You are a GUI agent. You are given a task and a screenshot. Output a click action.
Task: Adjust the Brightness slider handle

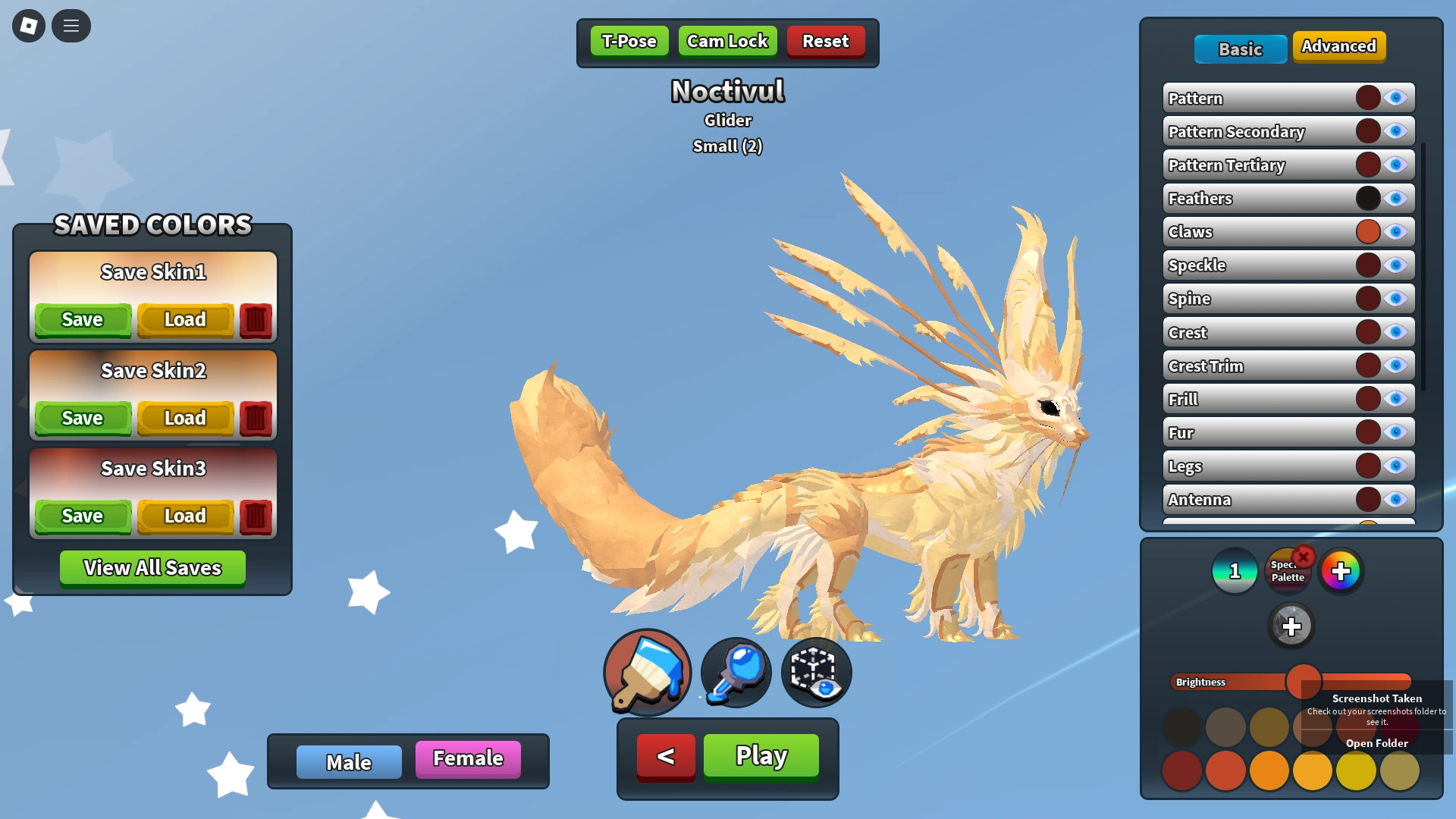[1304, 682]
